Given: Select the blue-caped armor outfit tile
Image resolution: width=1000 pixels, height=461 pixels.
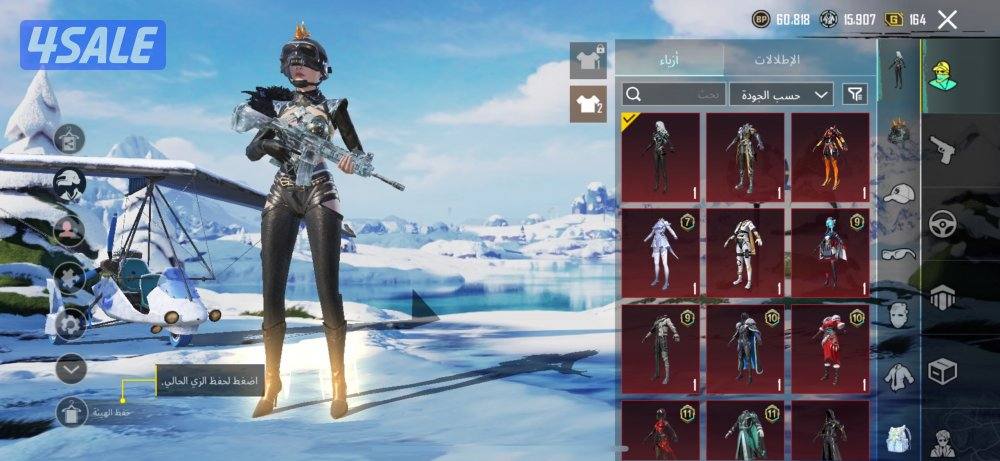Looking at the screenshot, I should coord(745,347).
